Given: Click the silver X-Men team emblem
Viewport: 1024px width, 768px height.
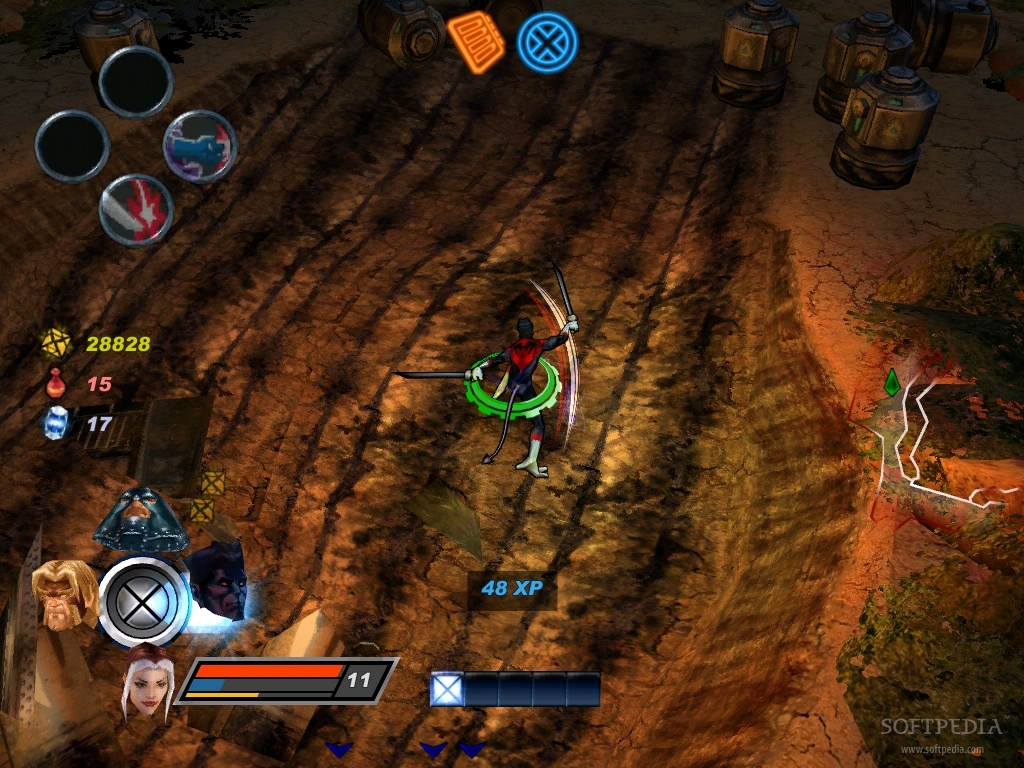Looking at the screenshot, I should coord(144,603).
